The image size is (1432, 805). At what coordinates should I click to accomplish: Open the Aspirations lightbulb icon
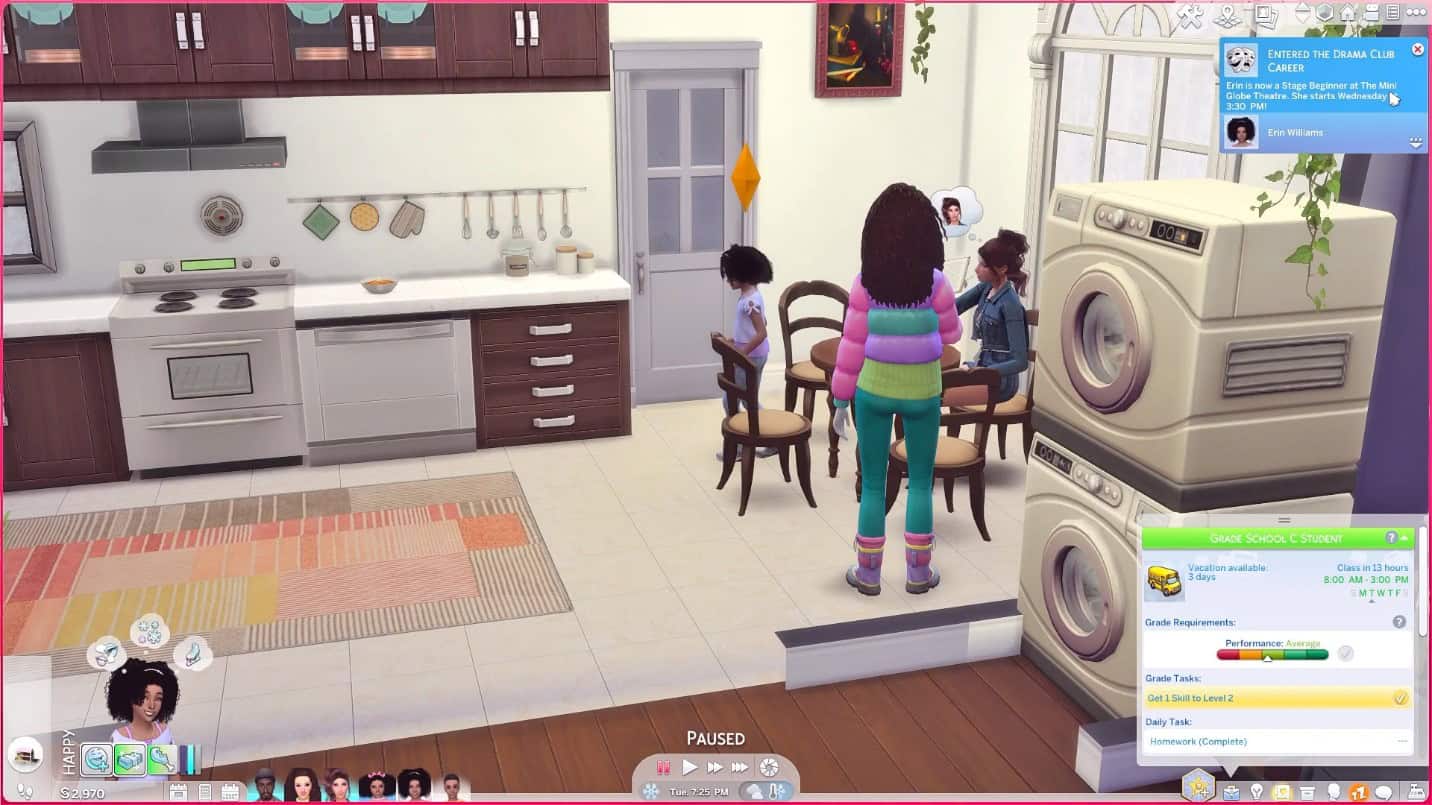[1256, 791]
